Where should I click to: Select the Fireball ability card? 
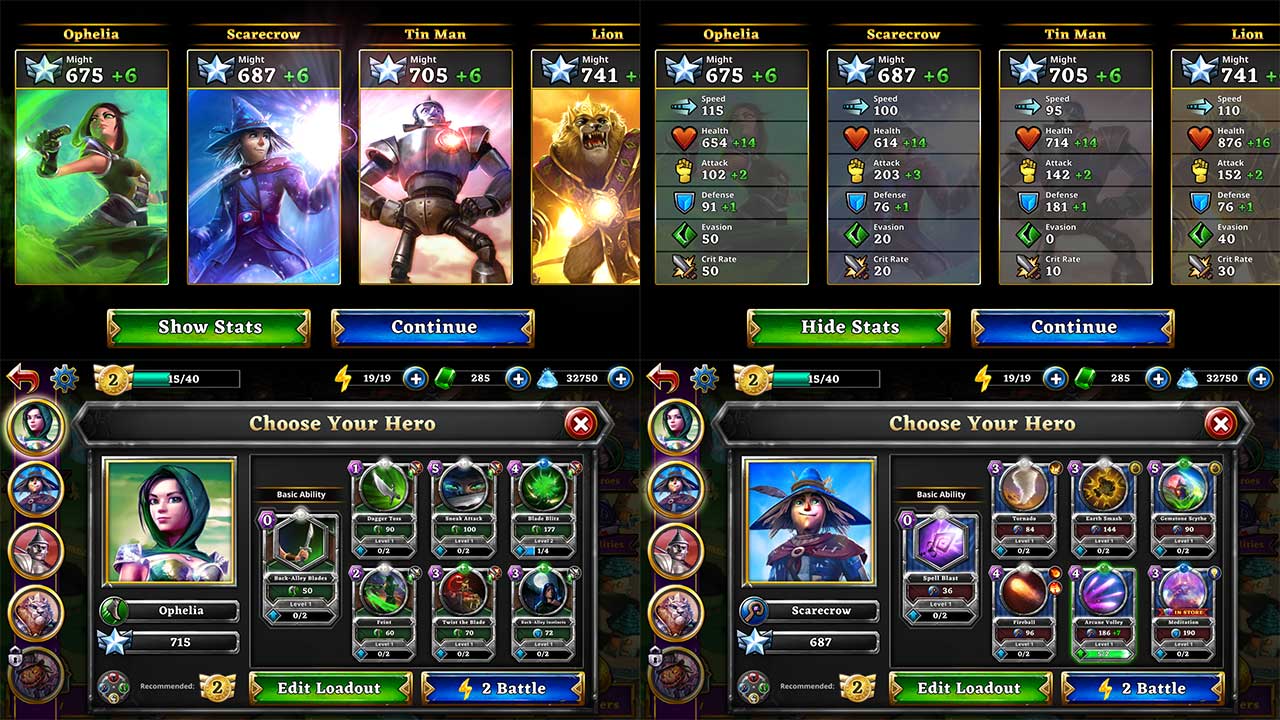[1023, 611]
